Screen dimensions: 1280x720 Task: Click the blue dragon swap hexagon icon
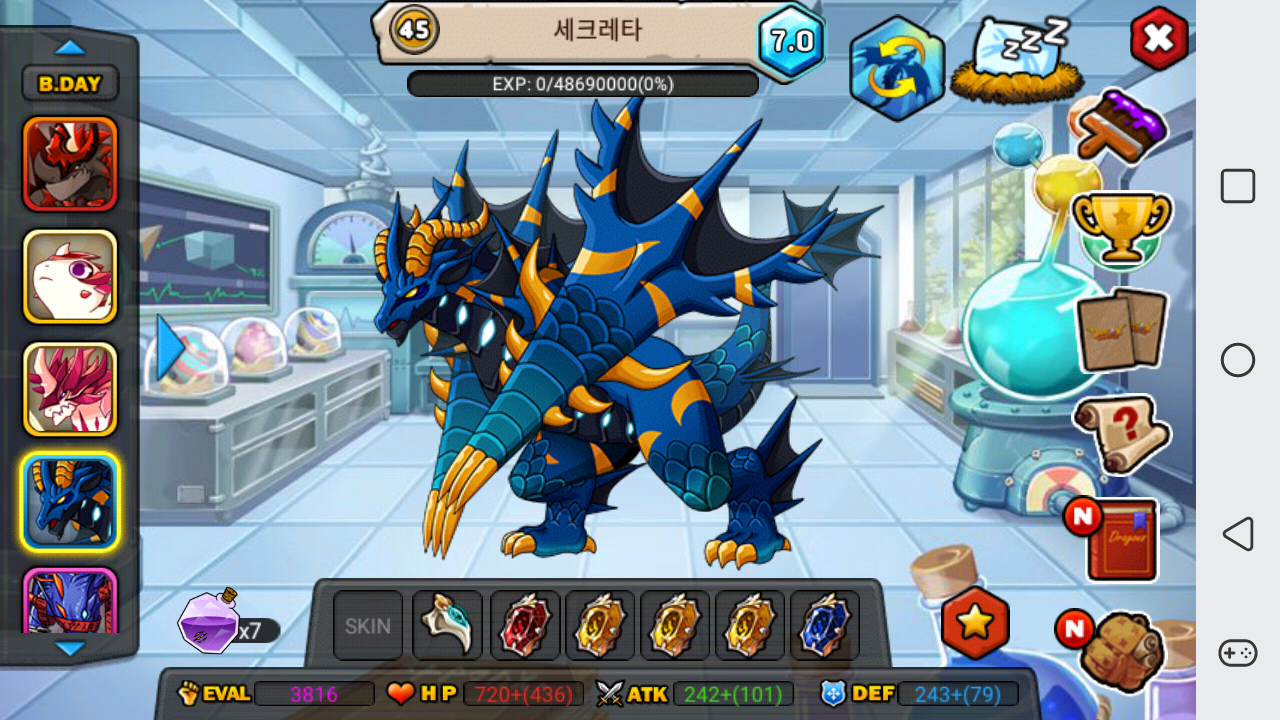[x=897, y=69]
